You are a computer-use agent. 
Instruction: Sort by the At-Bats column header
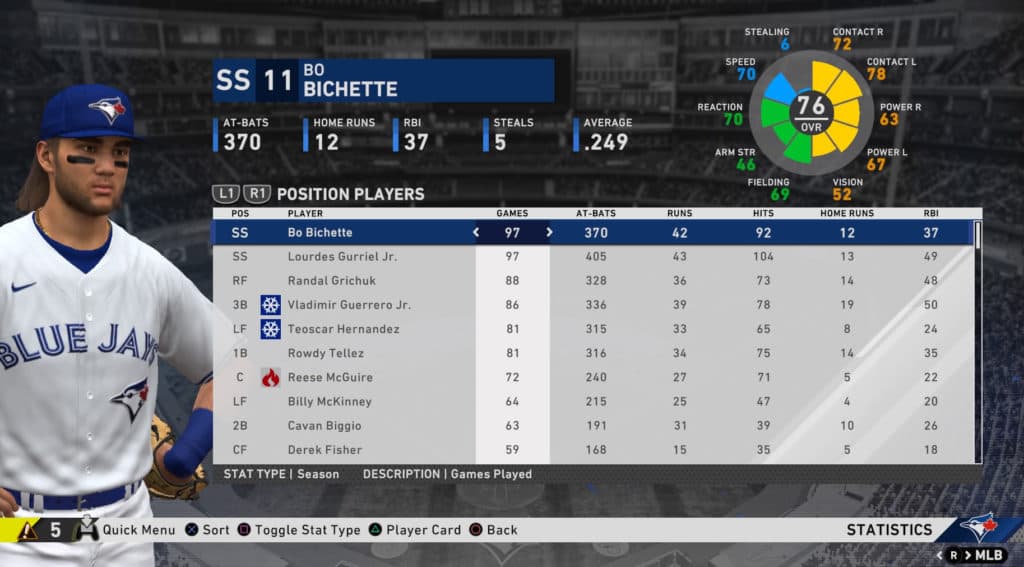point(596,213)
